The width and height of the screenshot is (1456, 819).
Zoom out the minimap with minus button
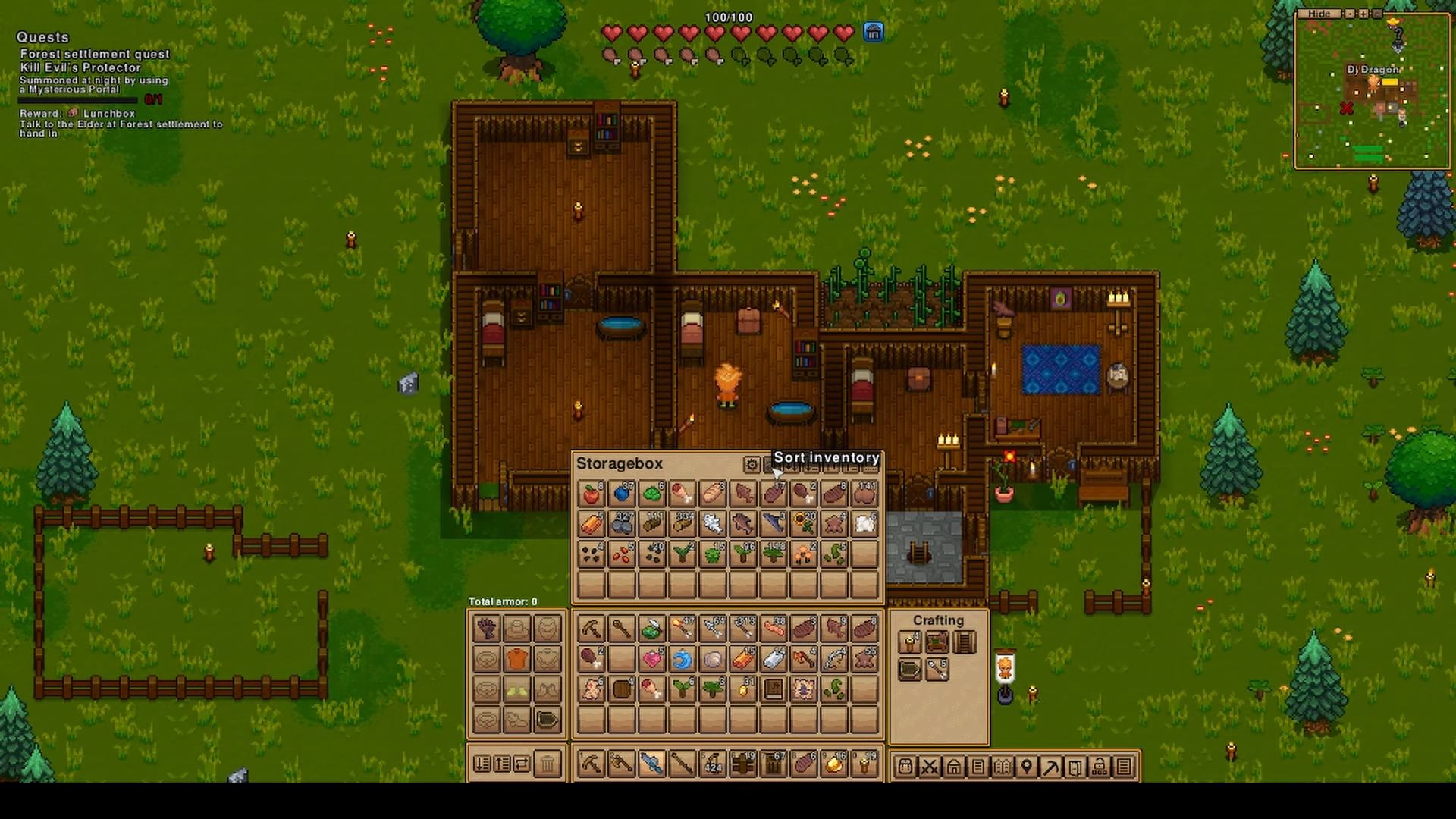point(1350,14)
